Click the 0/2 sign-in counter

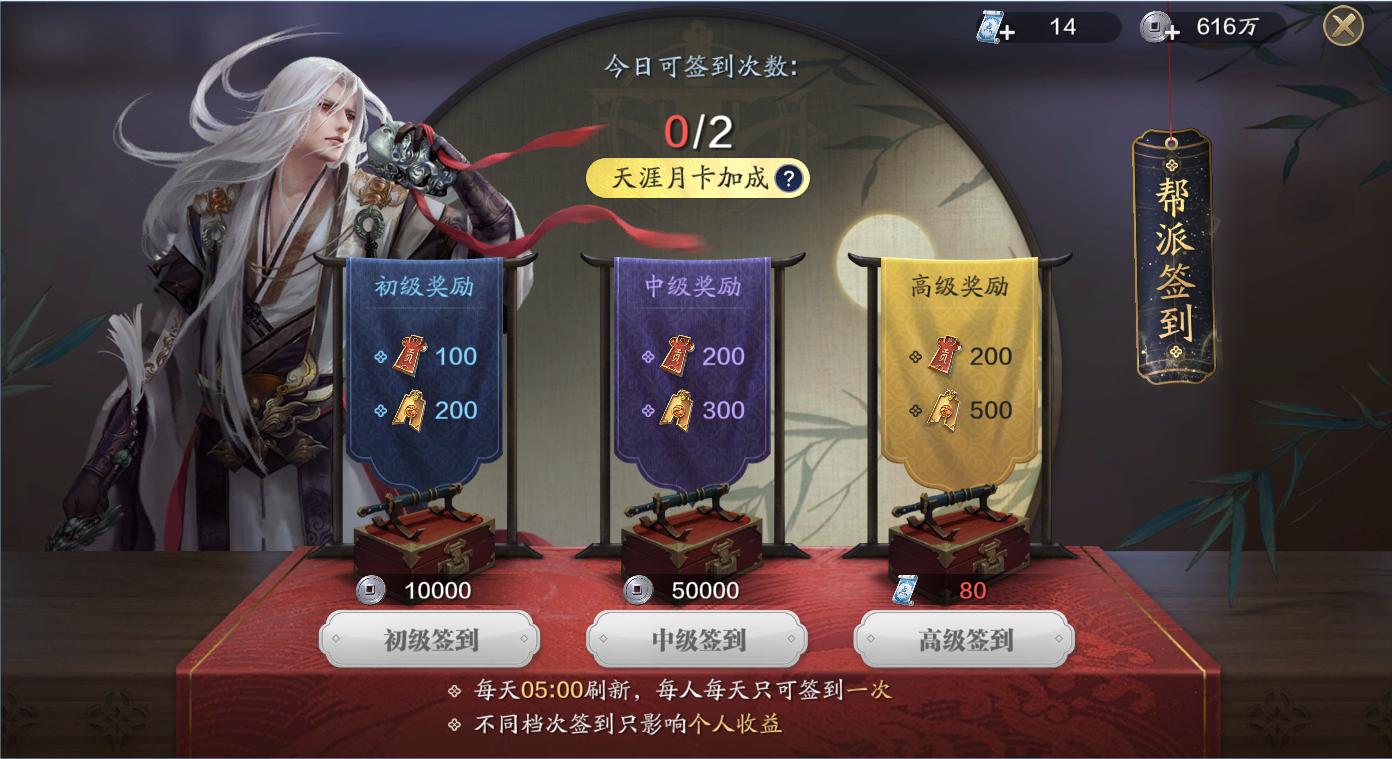(697, 130)
